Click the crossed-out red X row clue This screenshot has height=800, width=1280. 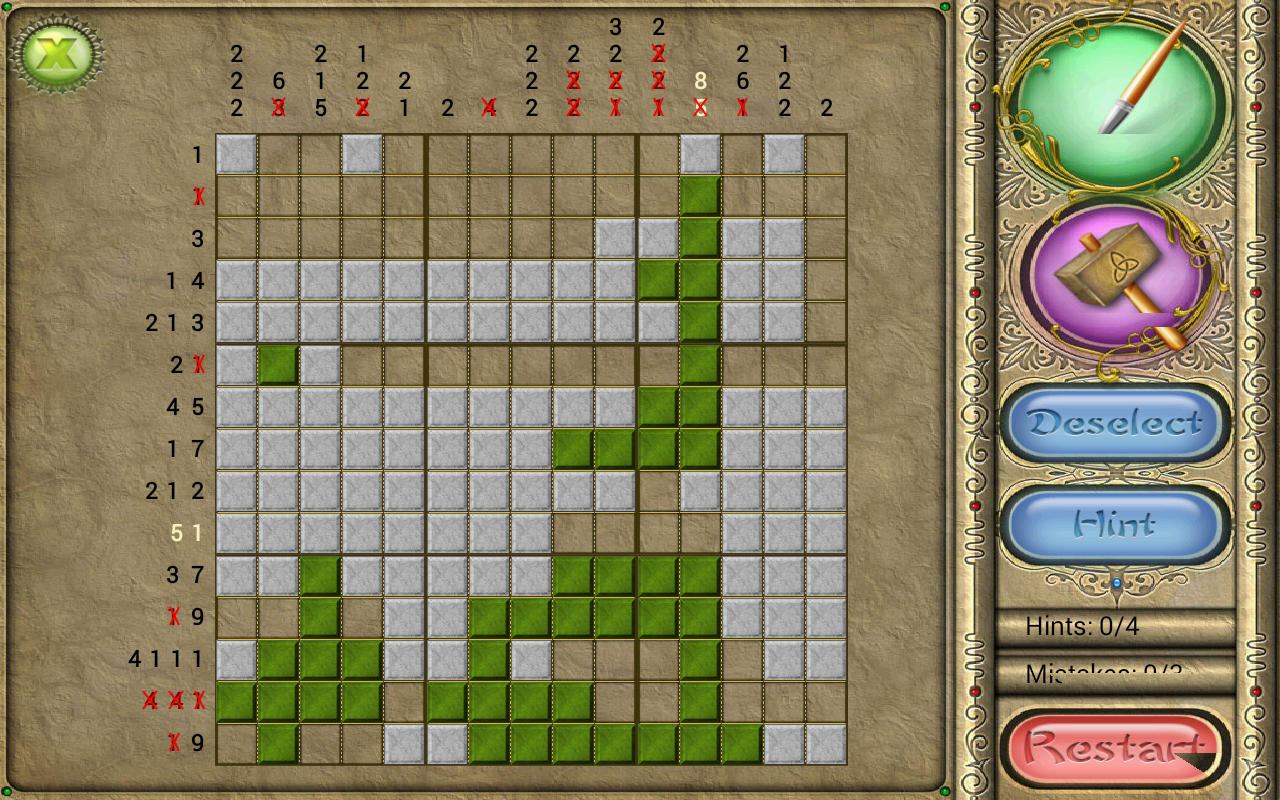tap(196, 197)
